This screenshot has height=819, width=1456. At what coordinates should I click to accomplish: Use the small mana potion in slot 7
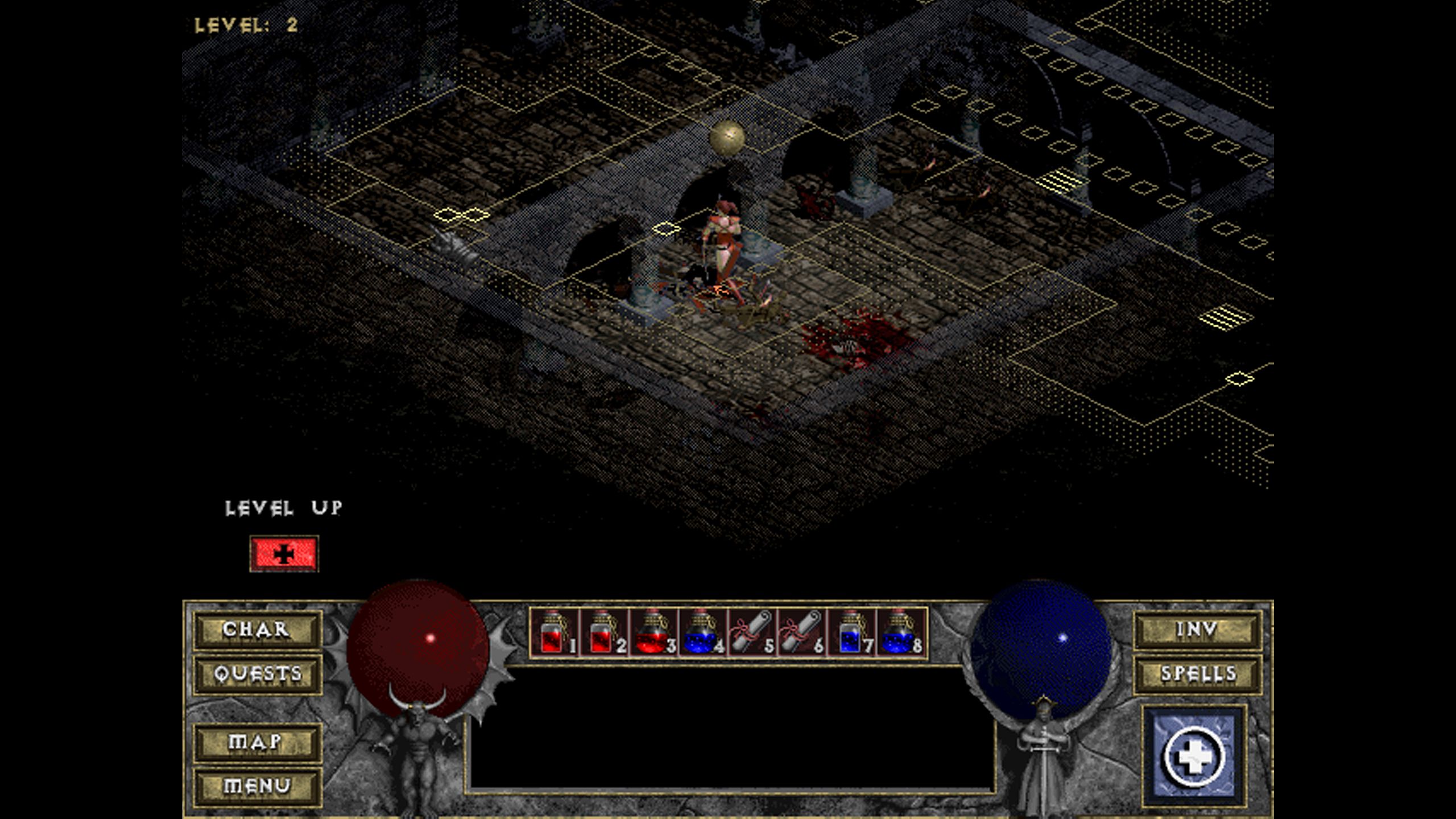(850, 632)
